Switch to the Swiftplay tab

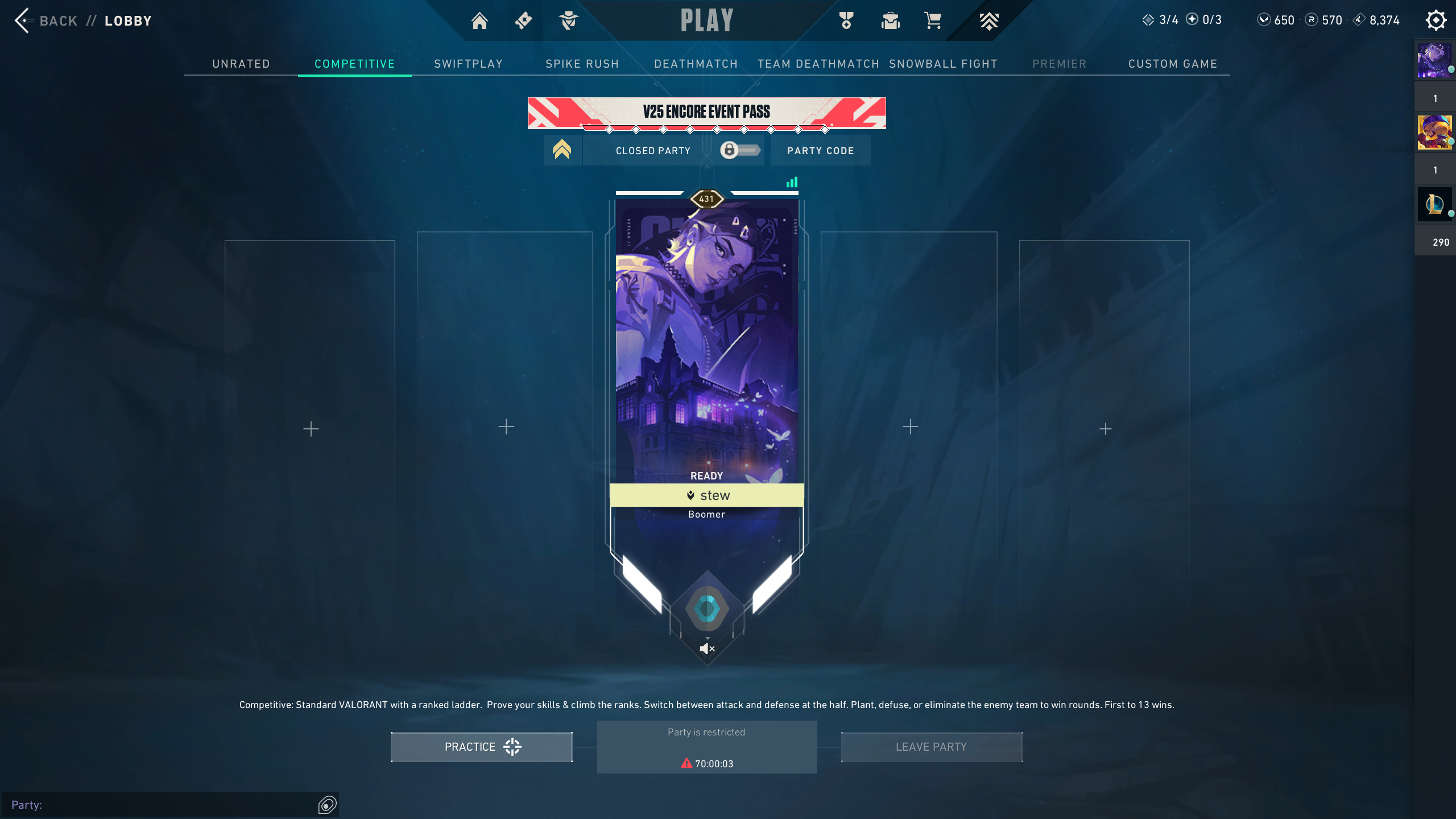point(468,64)
